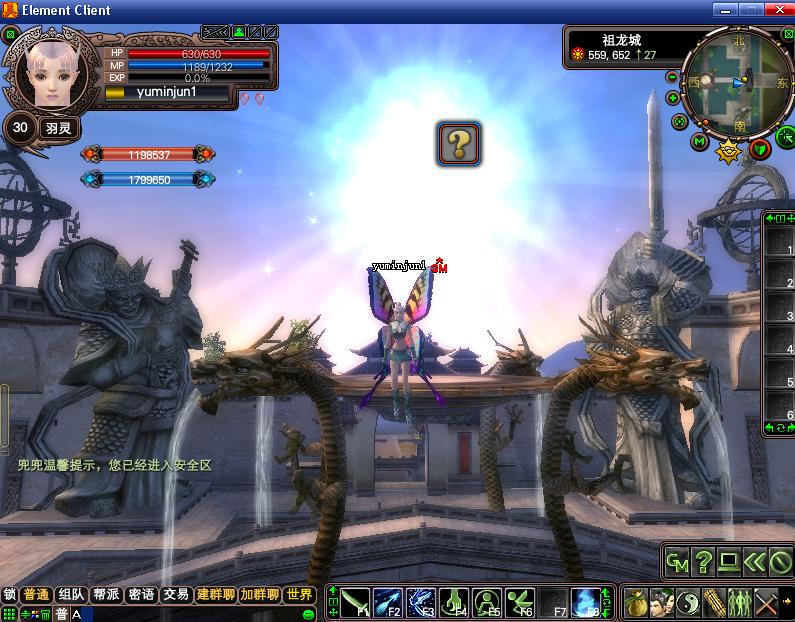Viewport: 795px width, 622px height.
Task: Open the 帮派 guild chat tab
Action: coord(106,594)
